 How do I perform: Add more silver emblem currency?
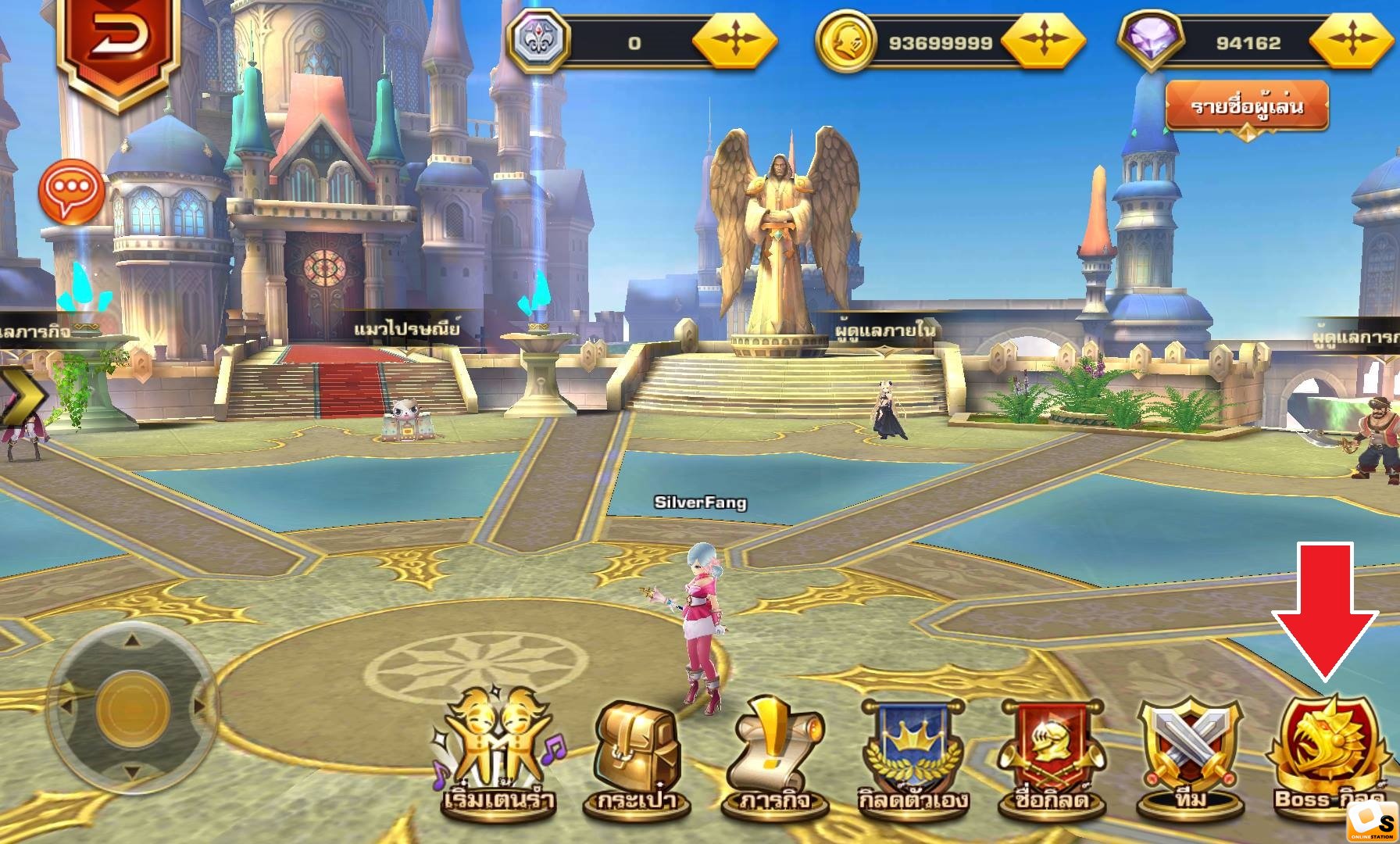pyautogui.click(x=734, y=41)
